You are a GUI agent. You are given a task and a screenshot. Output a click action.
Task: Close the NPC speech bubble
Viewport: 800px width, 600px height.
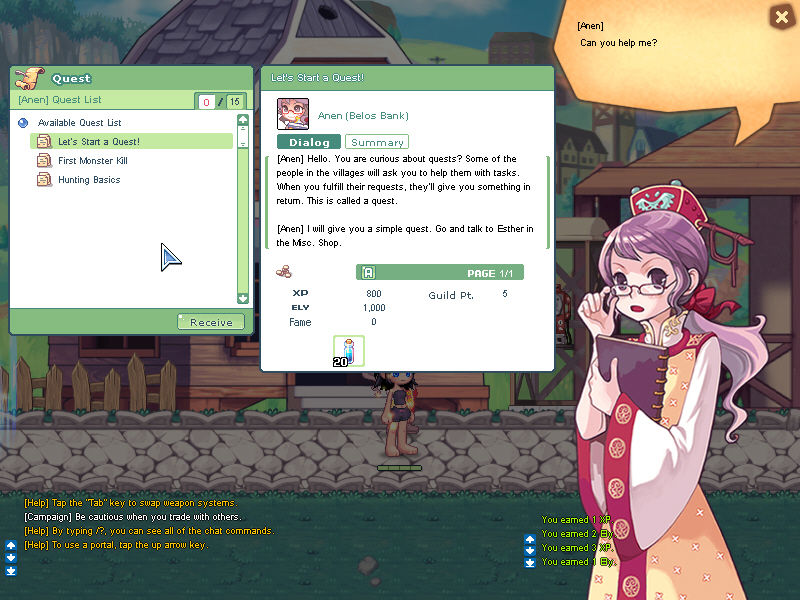pos(781,17)
